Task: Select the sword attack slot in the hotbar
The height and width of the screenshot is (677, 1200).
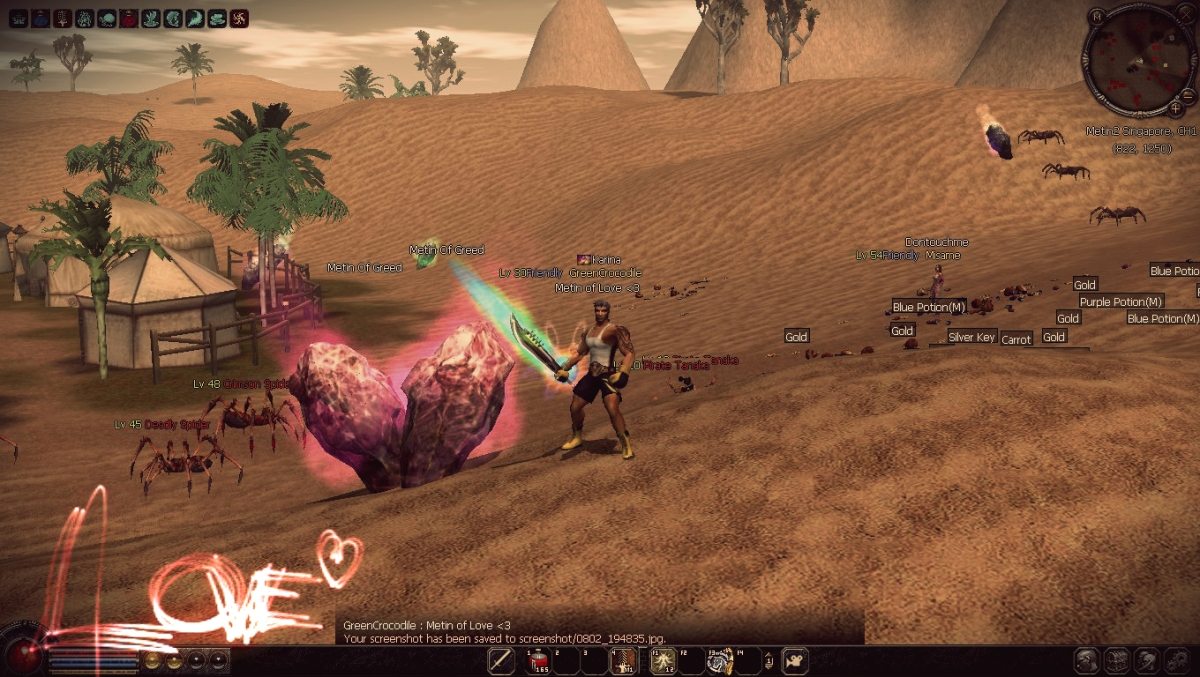Action: [502, 661]
